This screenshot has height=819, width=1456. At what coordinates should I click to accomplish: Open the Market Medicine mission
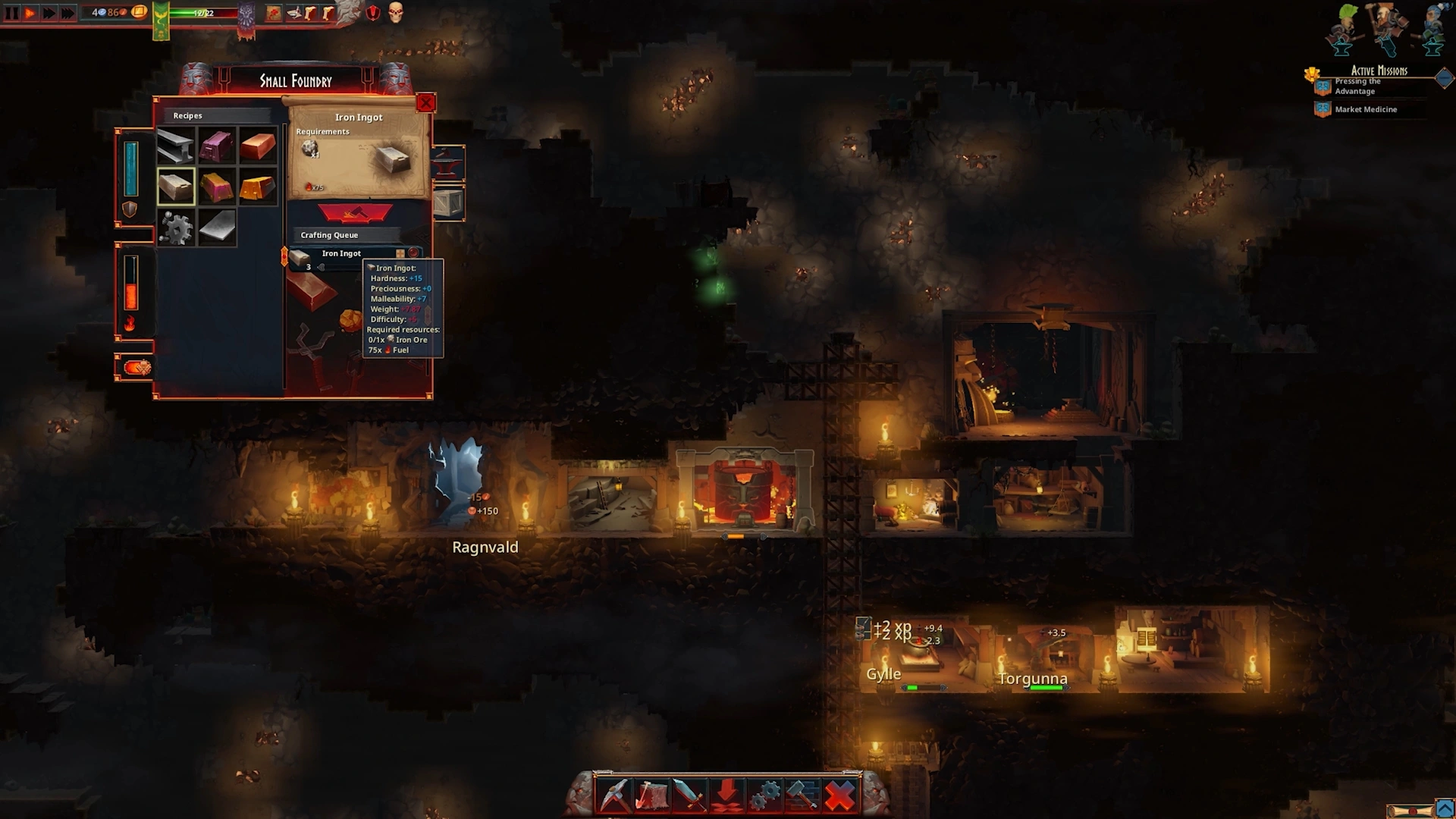click(x=1365, y=109)
